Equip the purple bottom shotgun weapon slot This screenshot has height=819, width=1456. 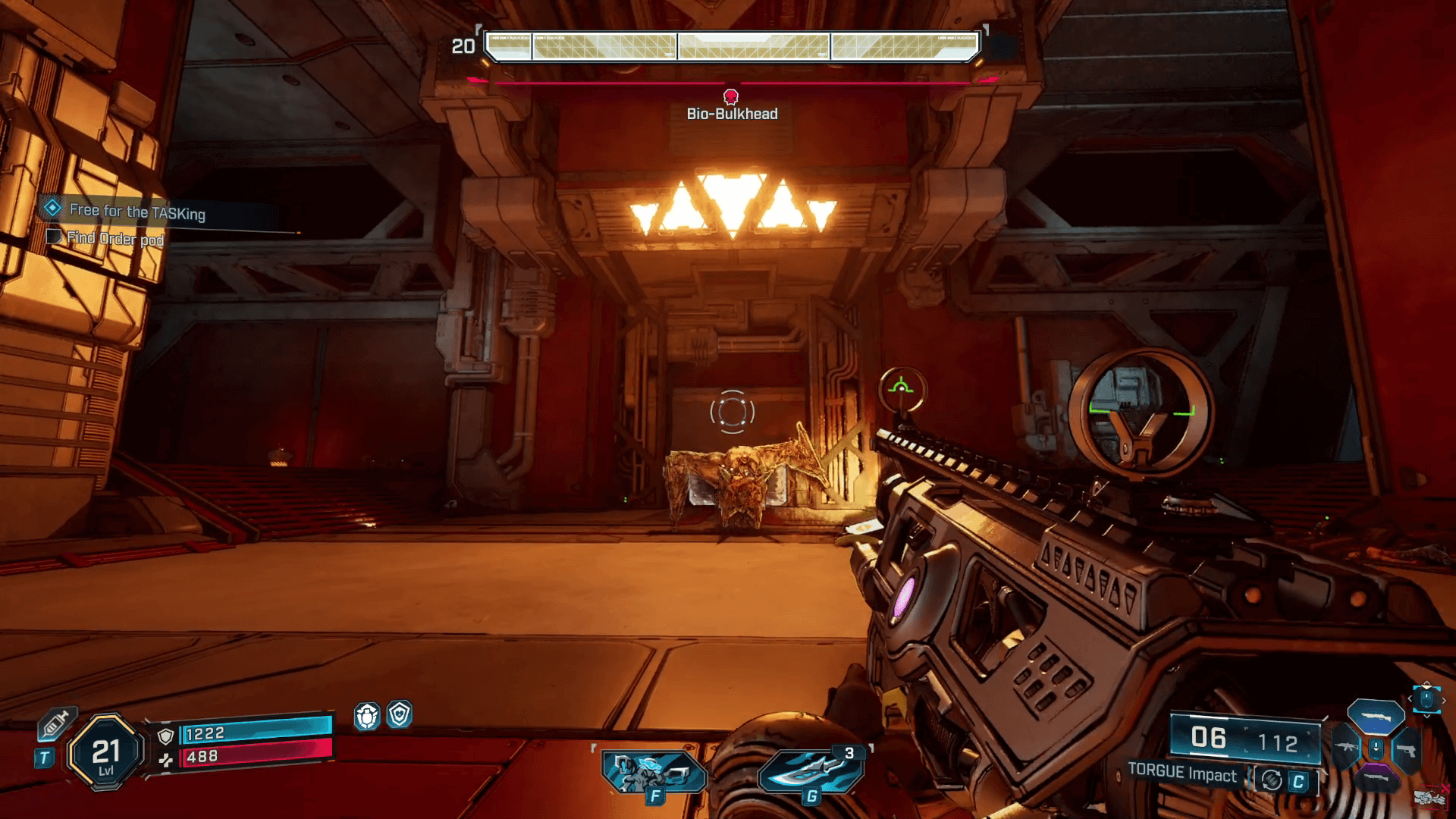point(1375,779)
